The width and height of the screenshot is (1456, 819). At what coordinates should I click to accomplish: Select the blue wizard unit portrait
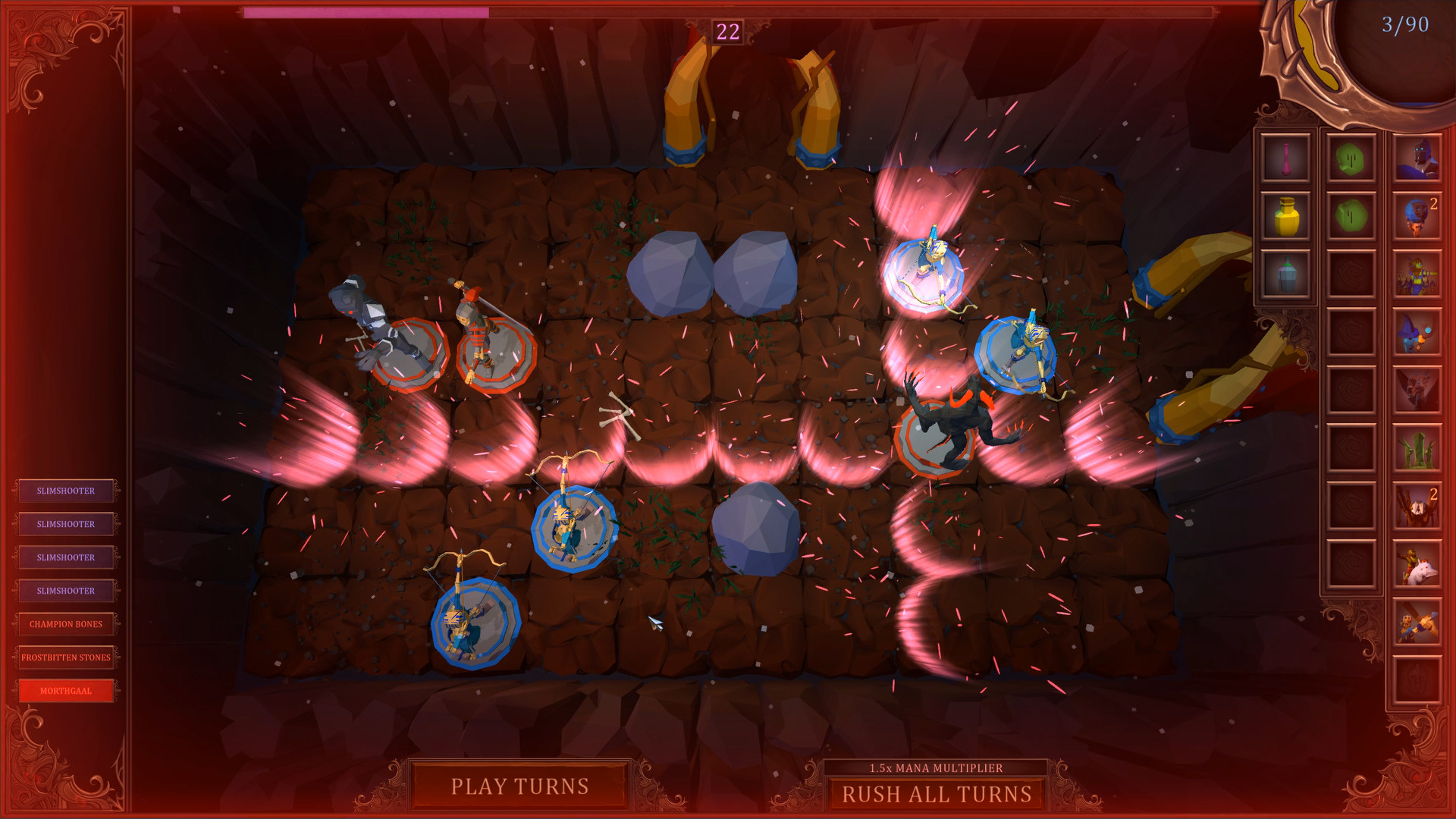tap(1417, 329)
